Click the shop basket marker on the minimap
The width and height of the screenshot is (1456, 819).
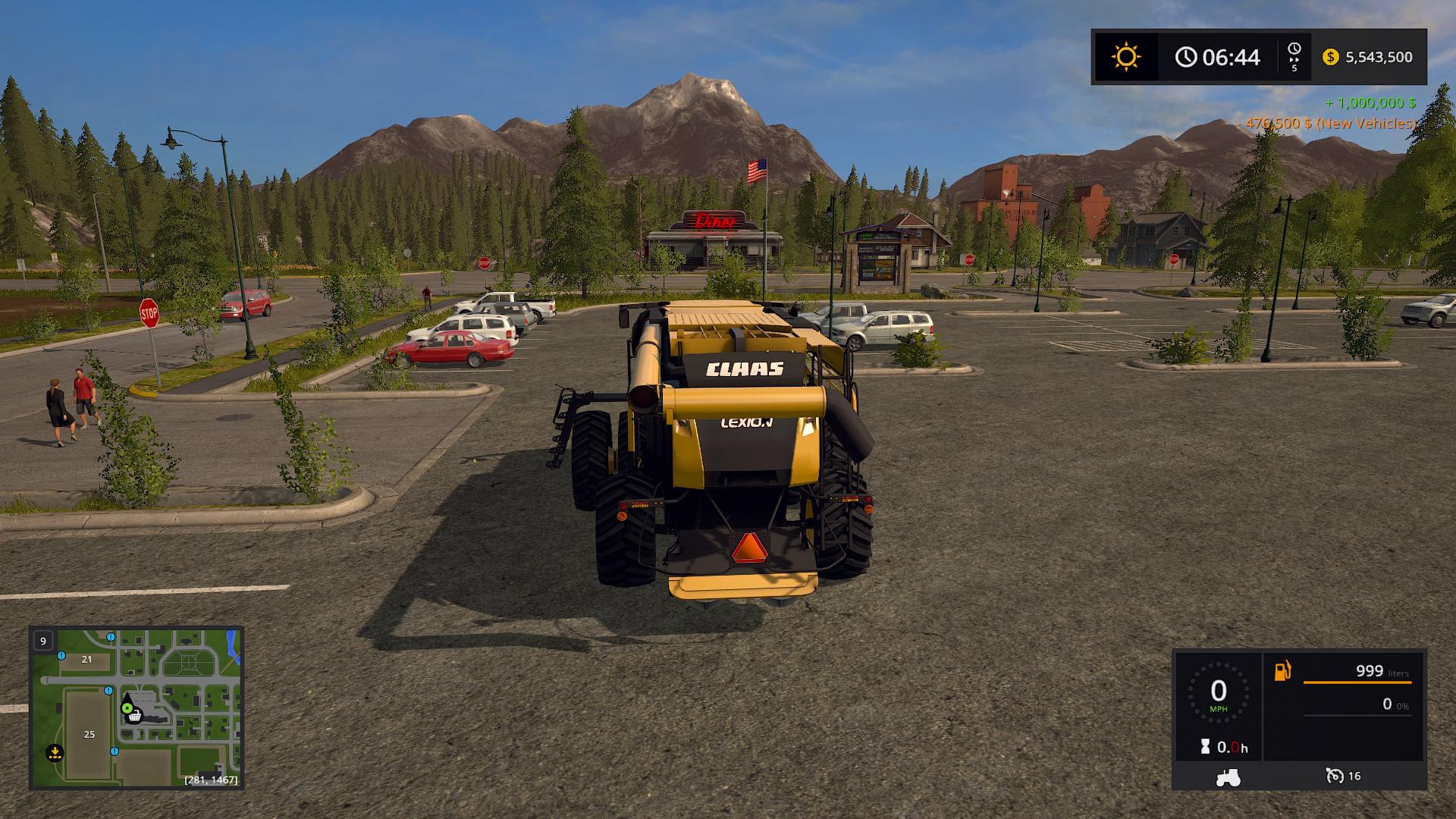tap(135, 715)
